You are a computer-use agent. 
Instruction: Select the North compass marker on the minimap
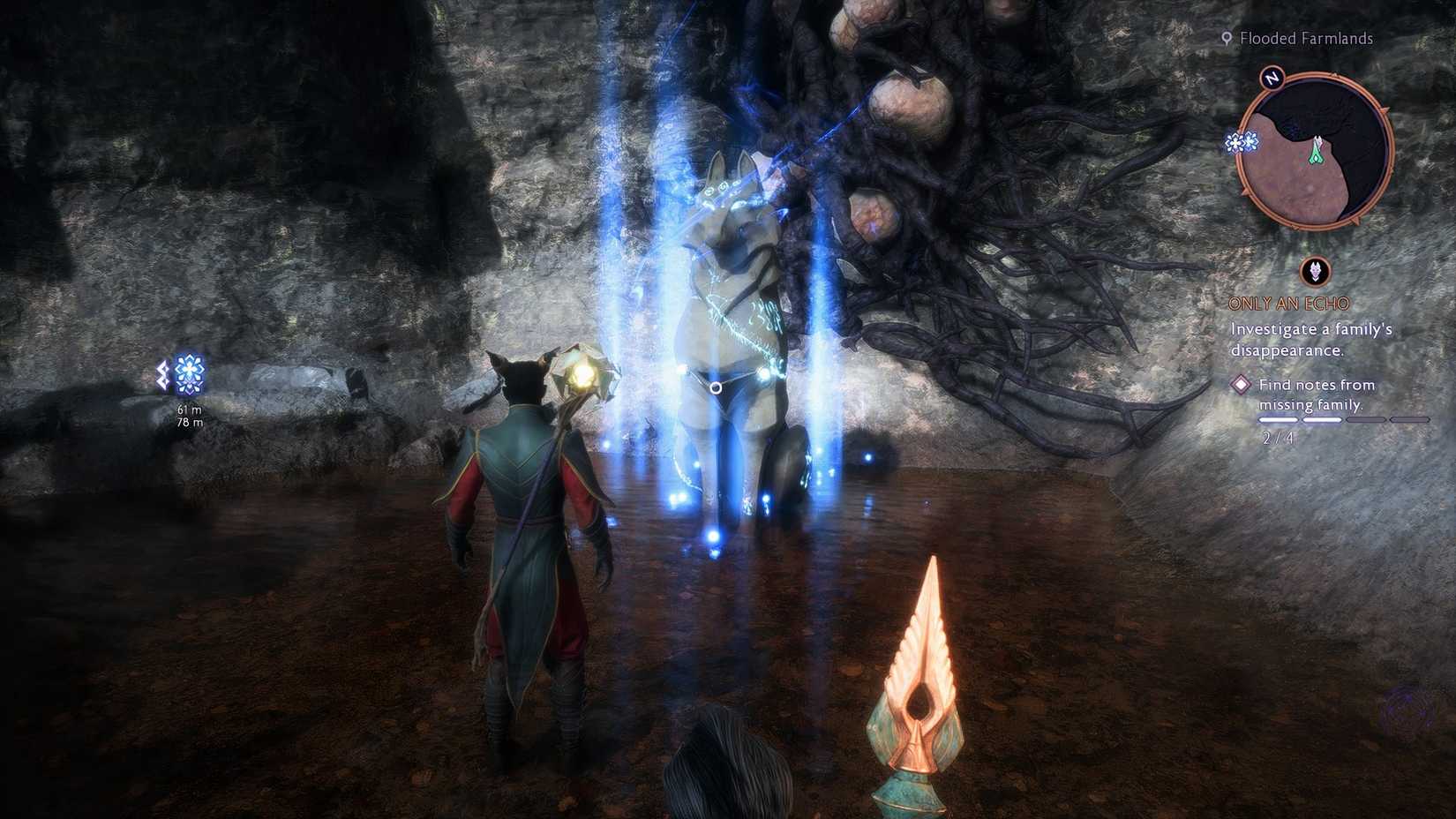click(1272, 79)
